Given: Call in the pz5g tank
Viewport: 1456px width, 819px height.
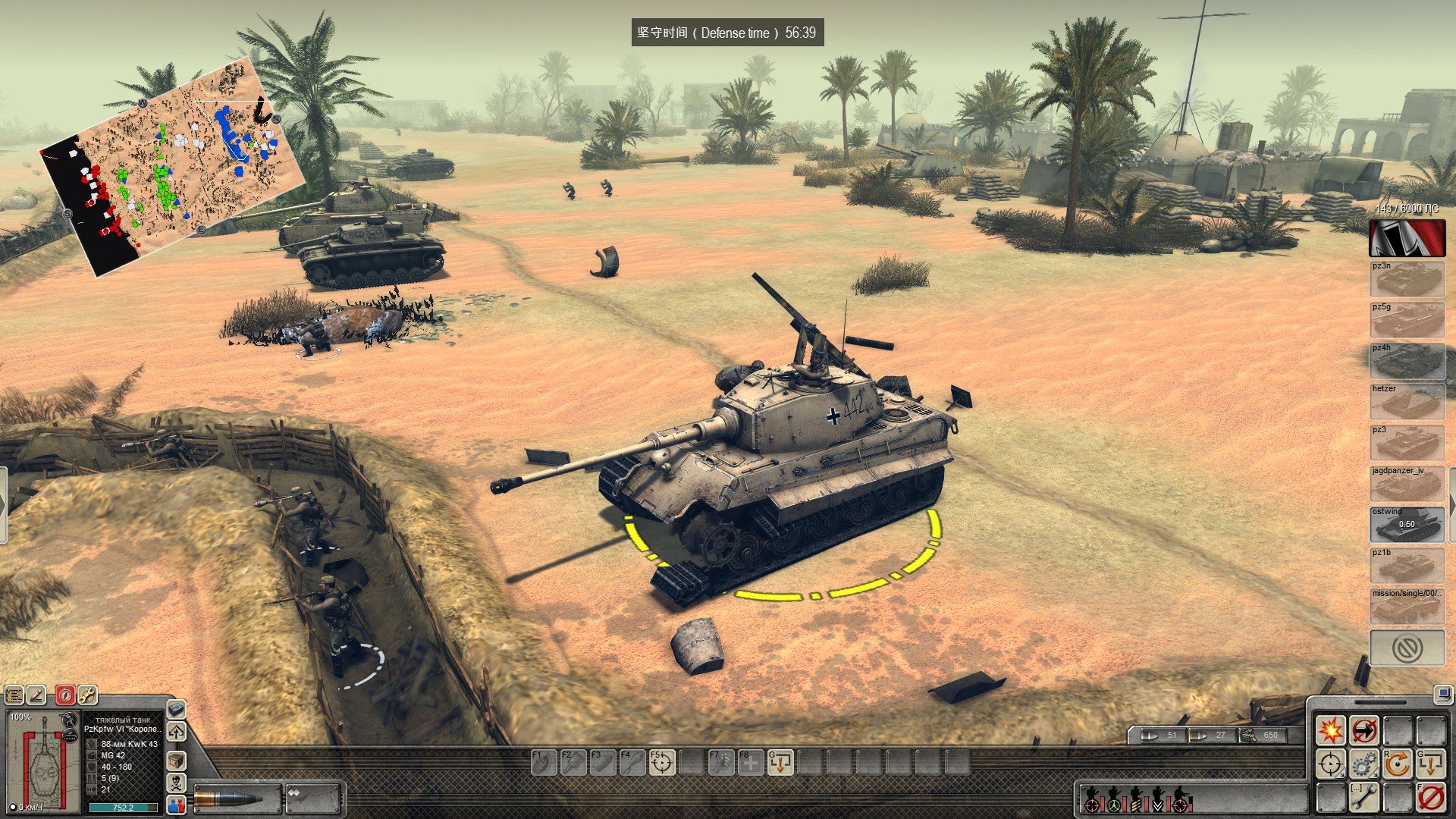Looking at the screenshot, I should click(x=1407, y=321).
